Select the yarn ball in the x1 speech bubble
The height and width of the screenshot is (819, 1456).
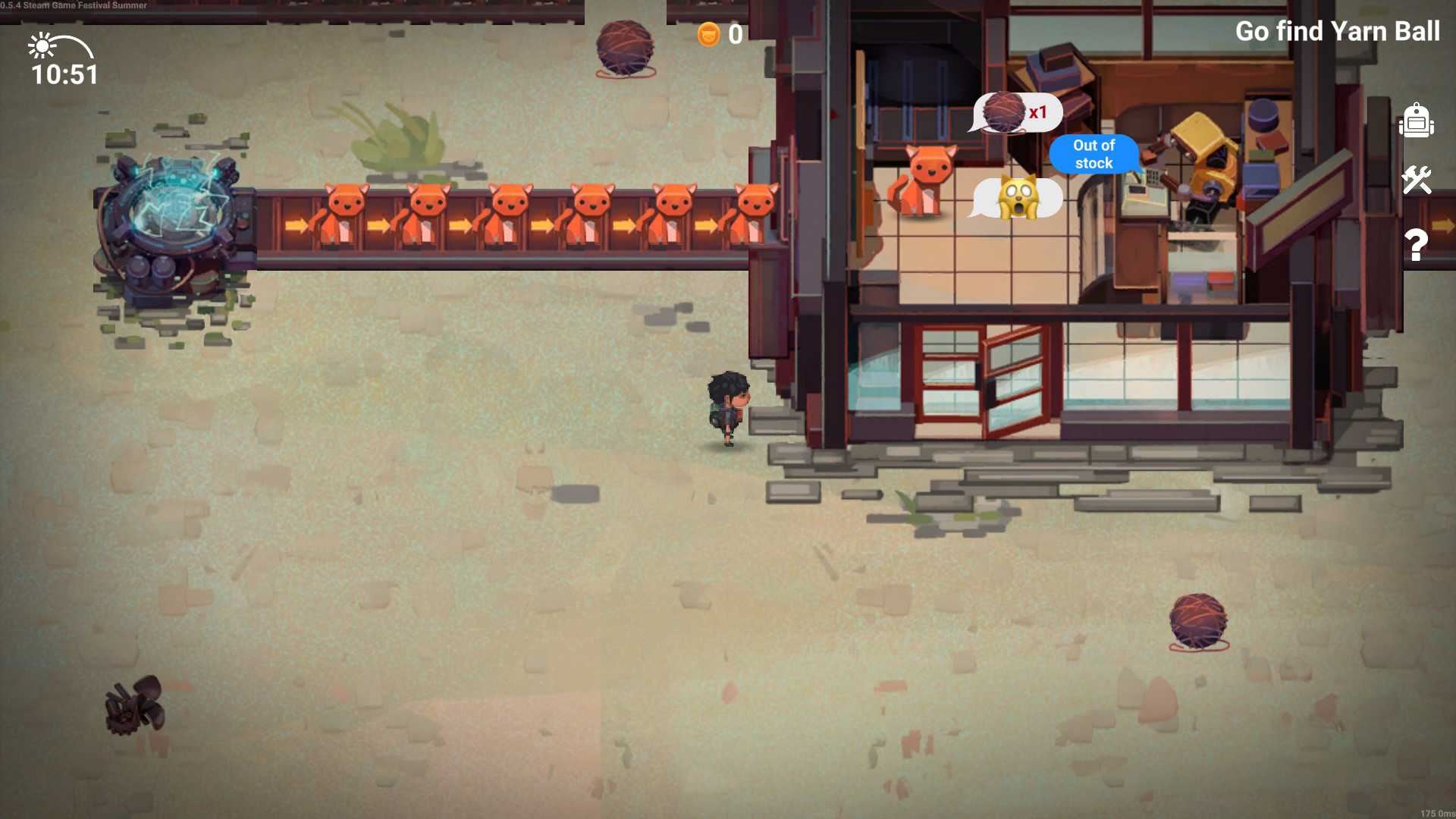point(1003,112)
